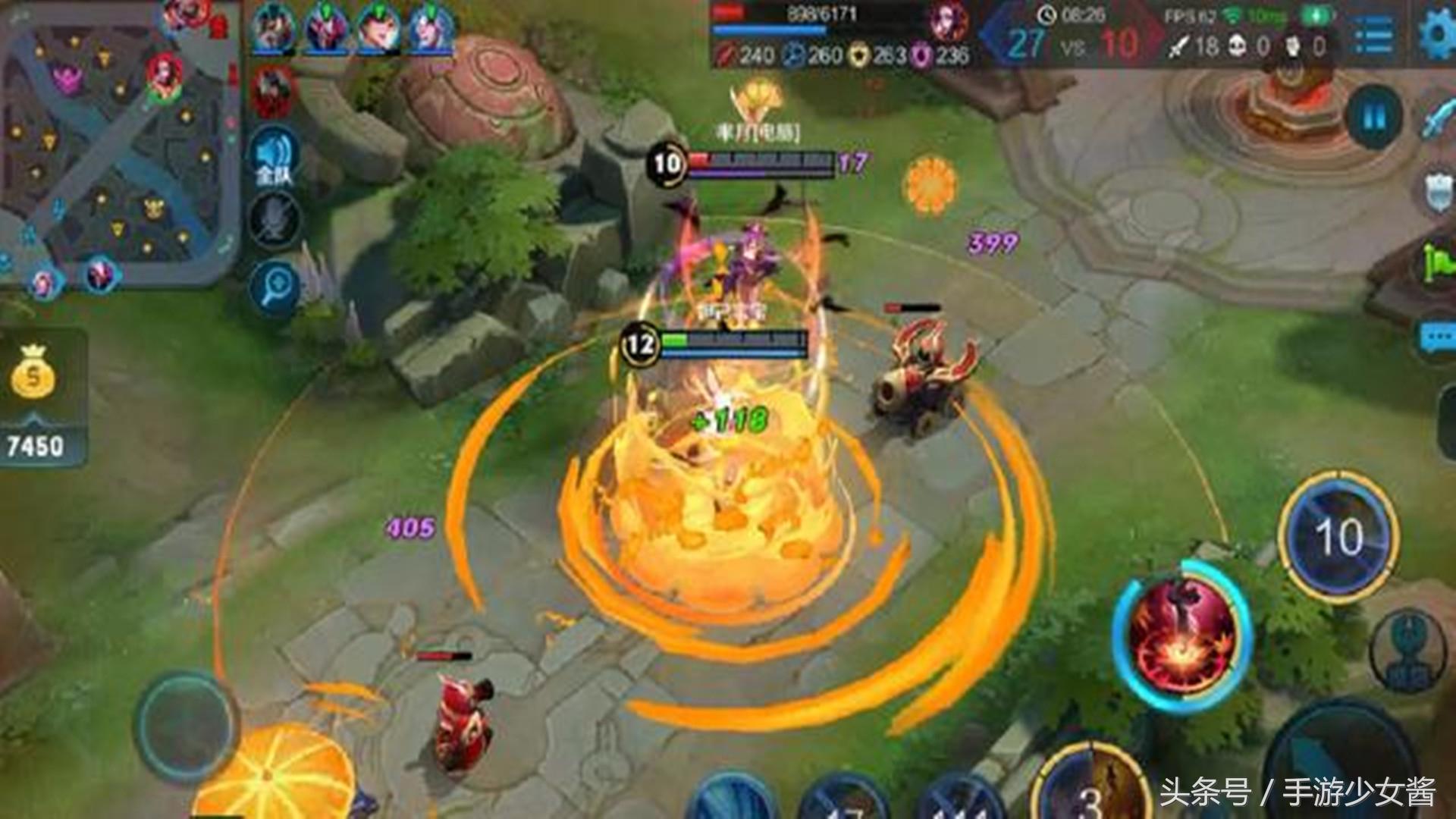
Task: Activate the red flaming fist skill
Action: 1181,637
